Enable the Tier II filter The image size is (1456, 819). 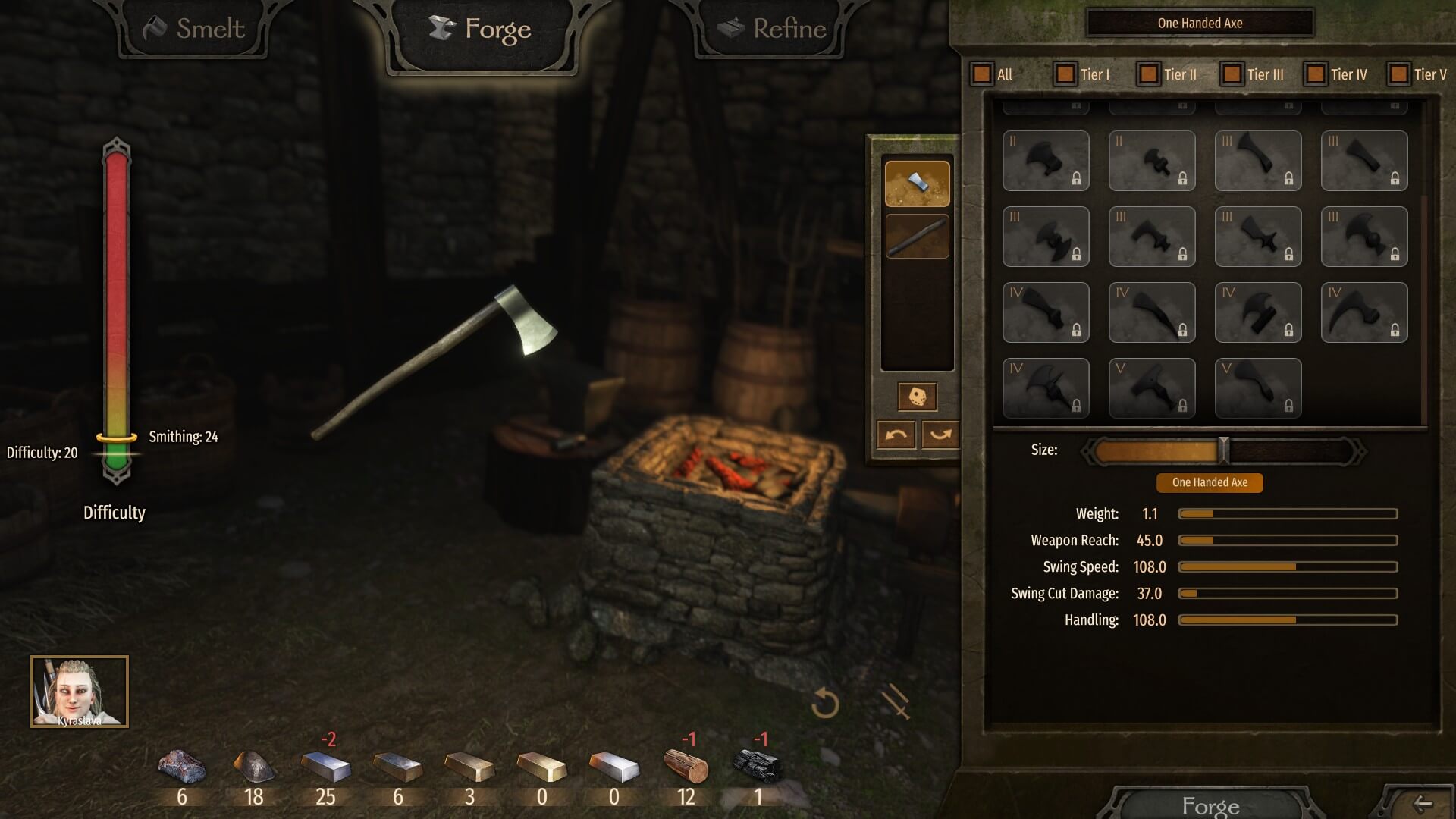(1149, 74)
